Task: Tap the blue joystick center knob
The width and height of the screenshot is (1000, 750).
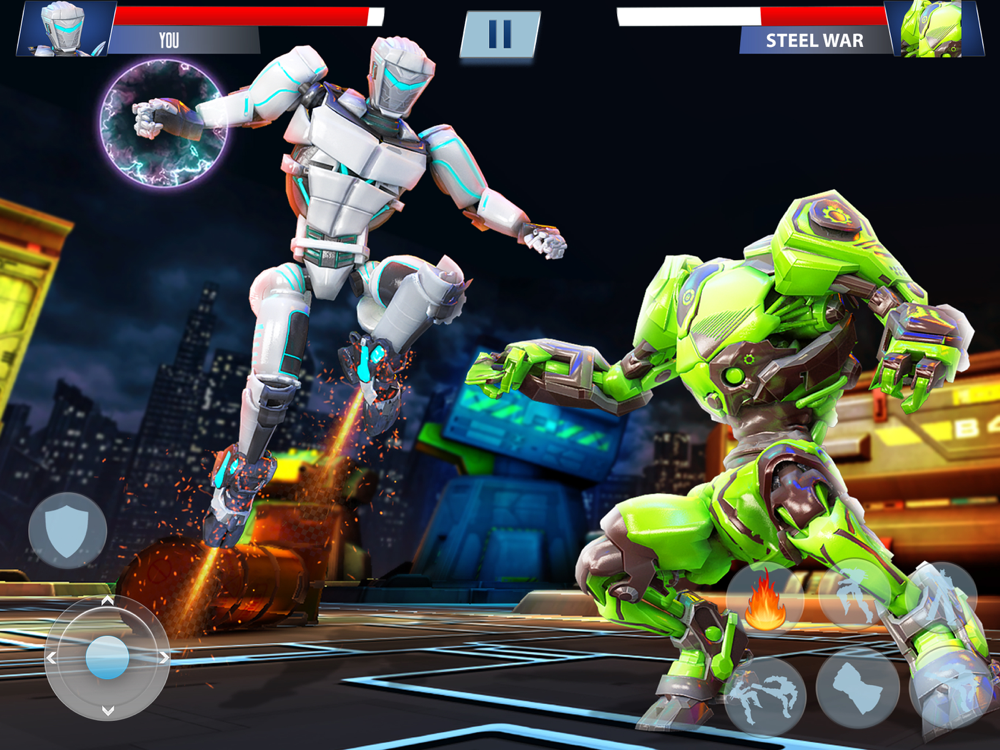Action: click(x=107, y=658)
